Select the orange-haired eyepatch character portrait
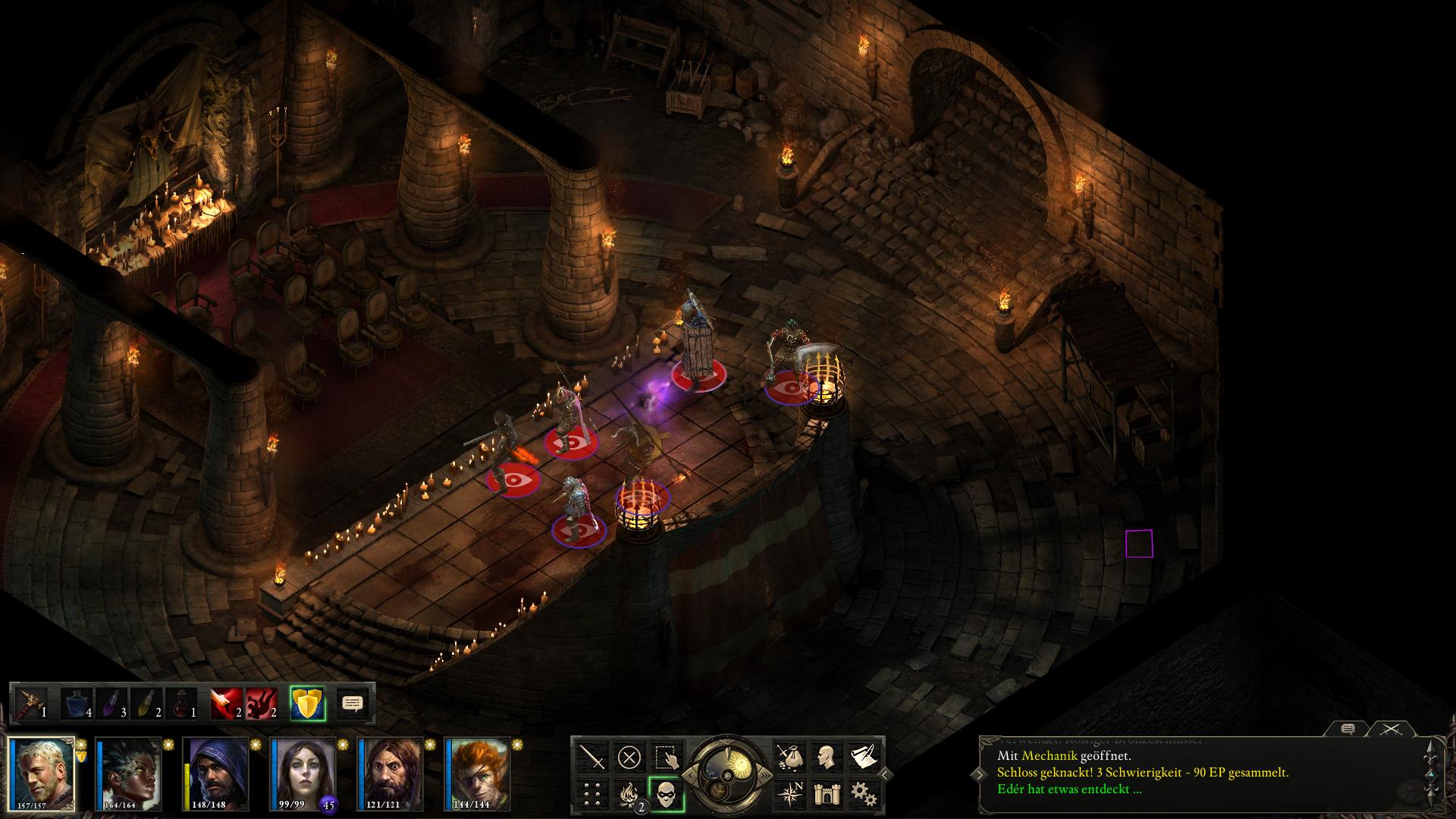1456x819 pixels. 479,773
